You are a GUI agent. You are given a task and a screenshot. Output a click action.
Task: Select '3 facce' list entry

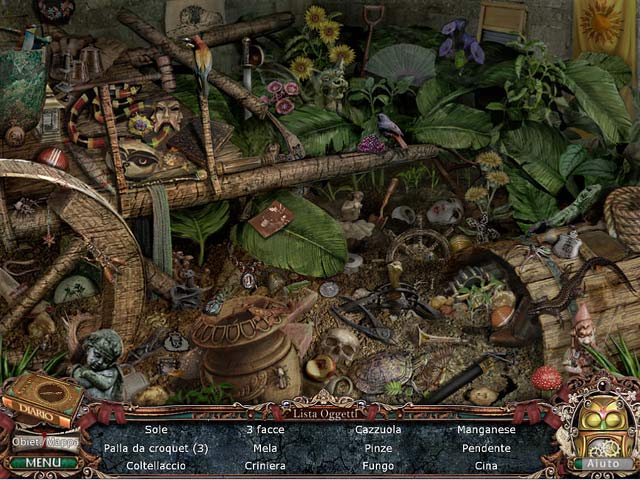click(x=265, y=430)
